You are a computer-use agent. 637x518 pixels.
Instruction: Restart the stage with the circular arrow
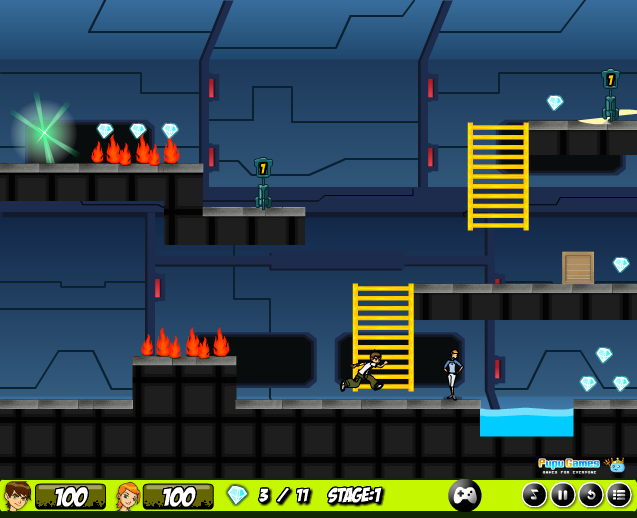[591, 495]
